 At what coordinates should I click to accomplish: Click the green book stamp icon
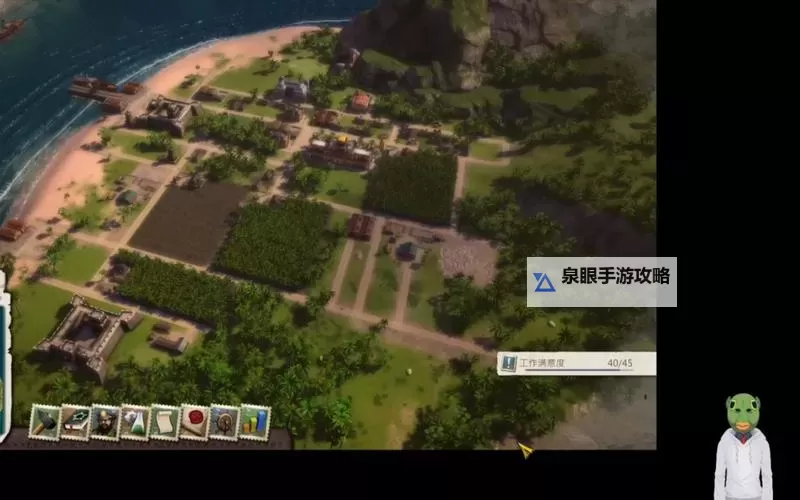(75, 422)
